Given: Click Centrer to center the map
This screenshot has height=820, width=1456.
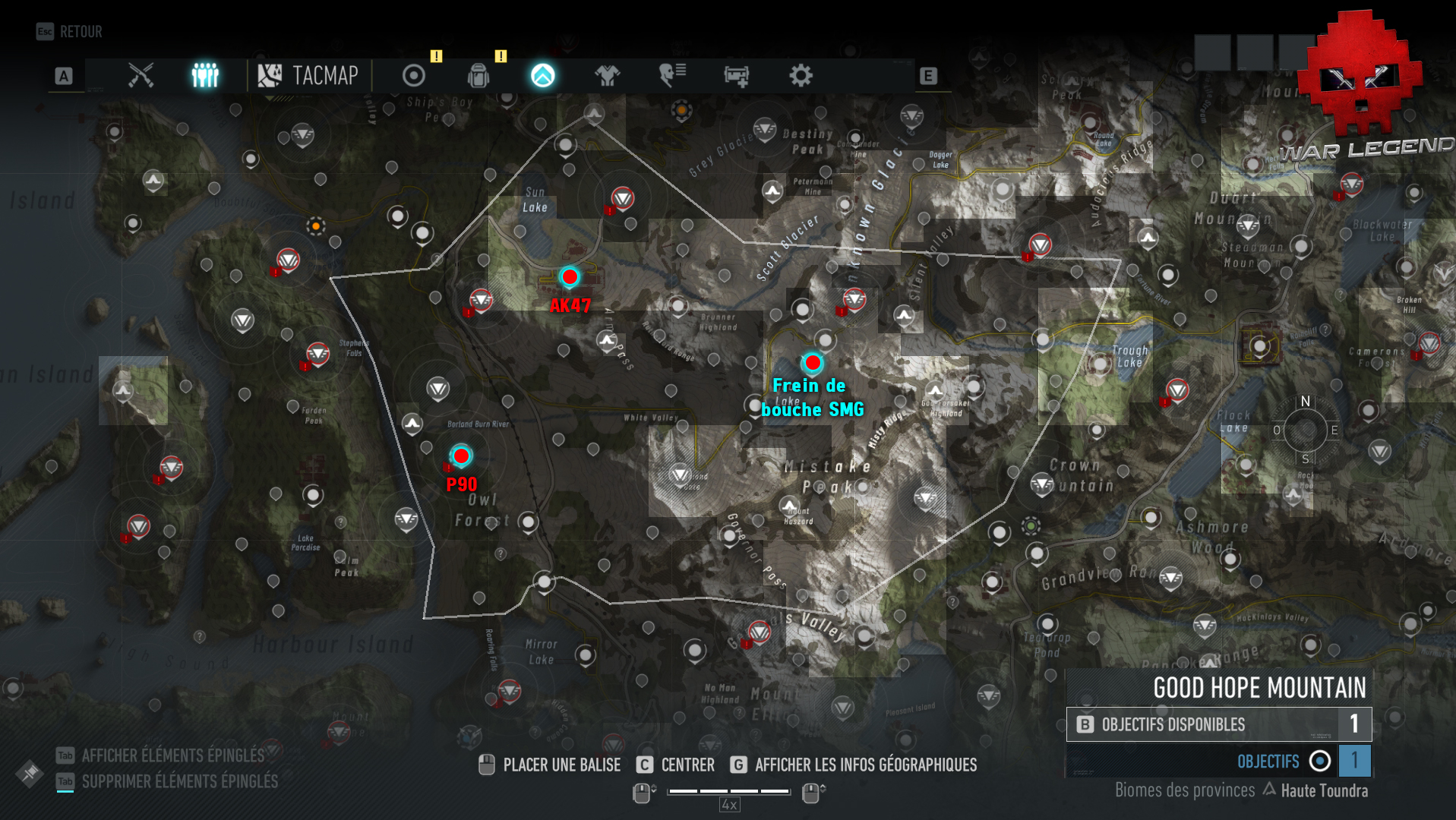Looking at the screenshot, I should (684, 765).
